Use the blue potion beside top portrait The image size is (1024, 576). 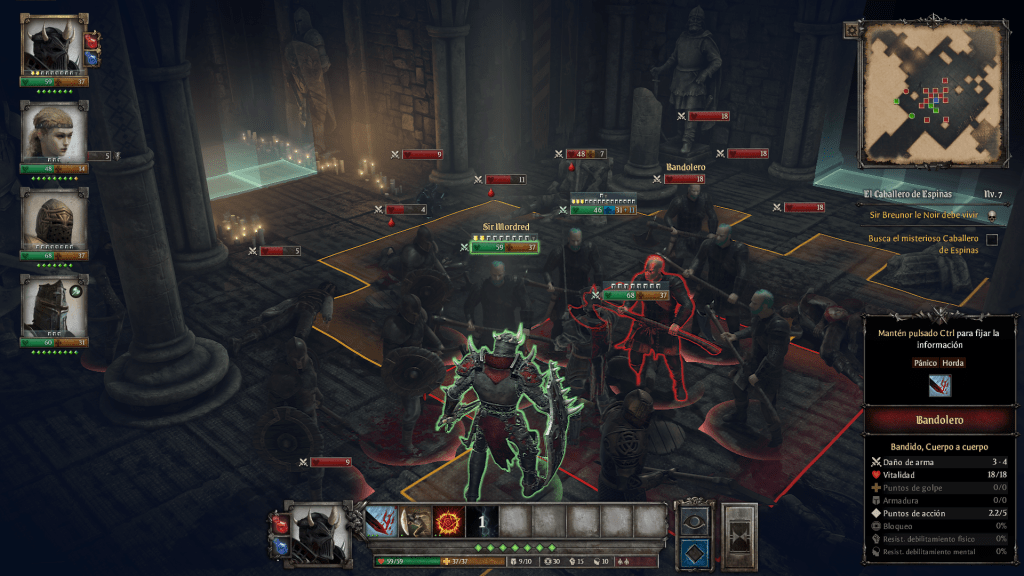[92, 59]
